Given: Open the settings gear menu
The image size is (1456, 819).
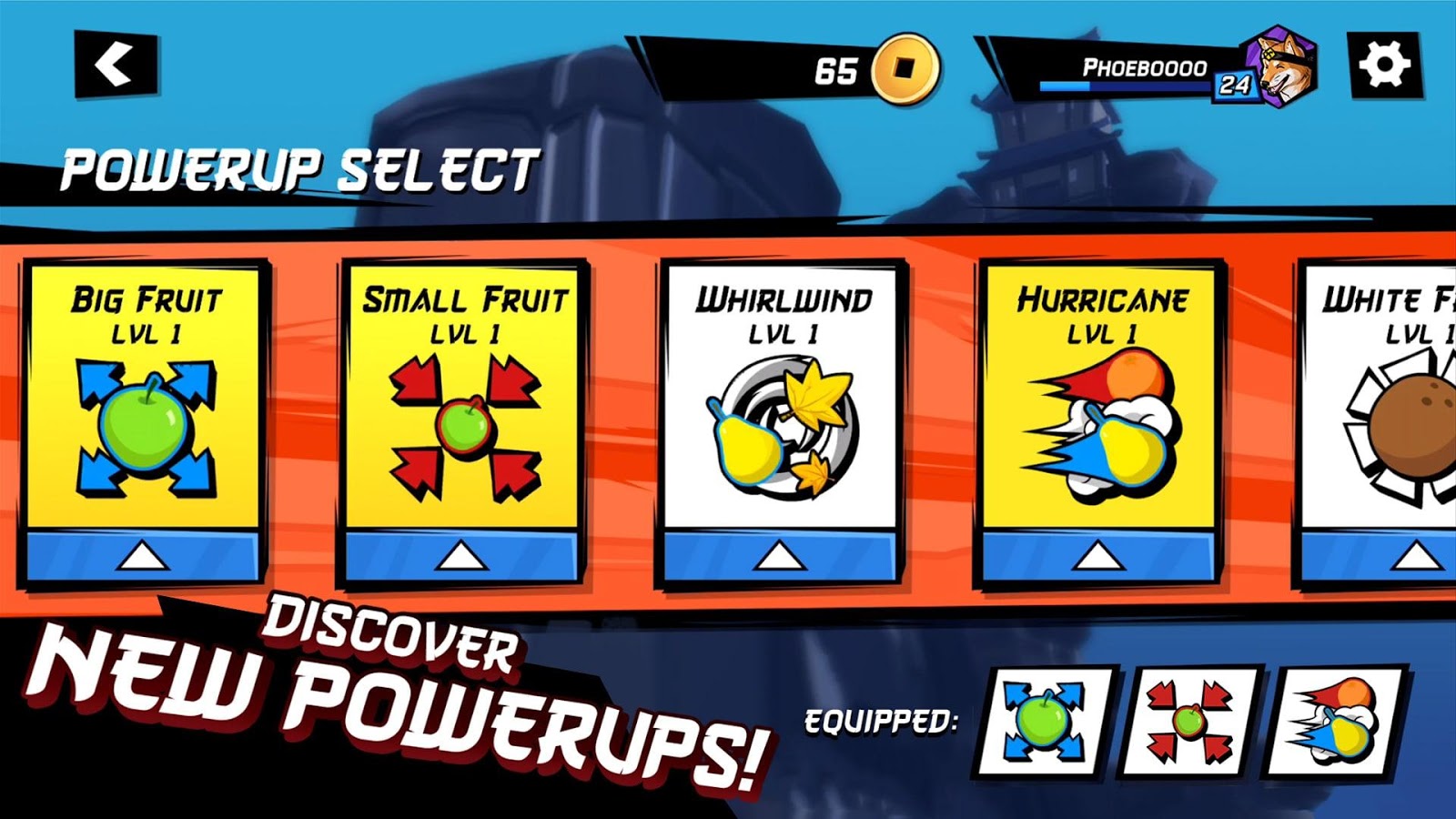Looking at the screenshot, I should coord(1384,65).
